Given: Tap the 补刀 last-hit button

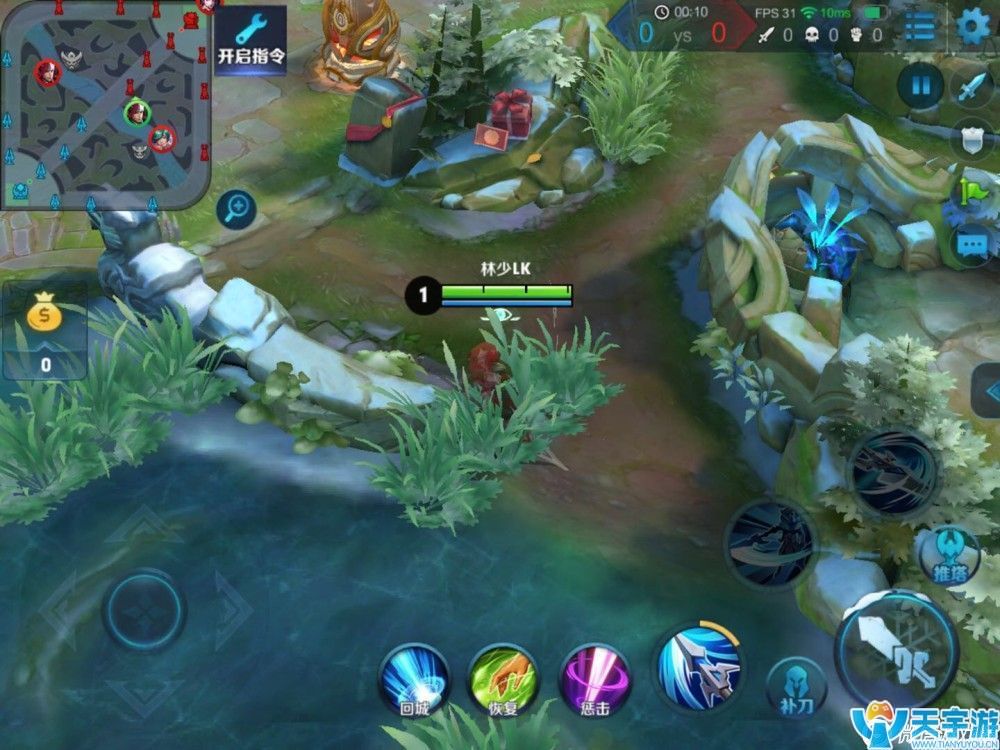Looking at the screenshot, I should coord(796,685).
